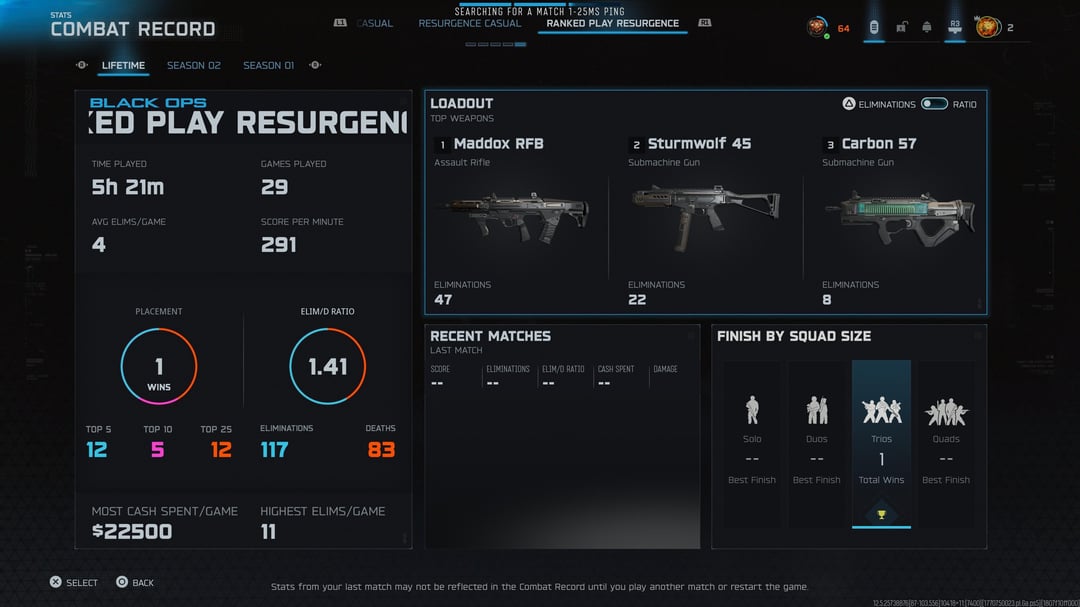The image size is (1080, 607).
Task: Choose the Duos squad size tile
Action: 817,442
